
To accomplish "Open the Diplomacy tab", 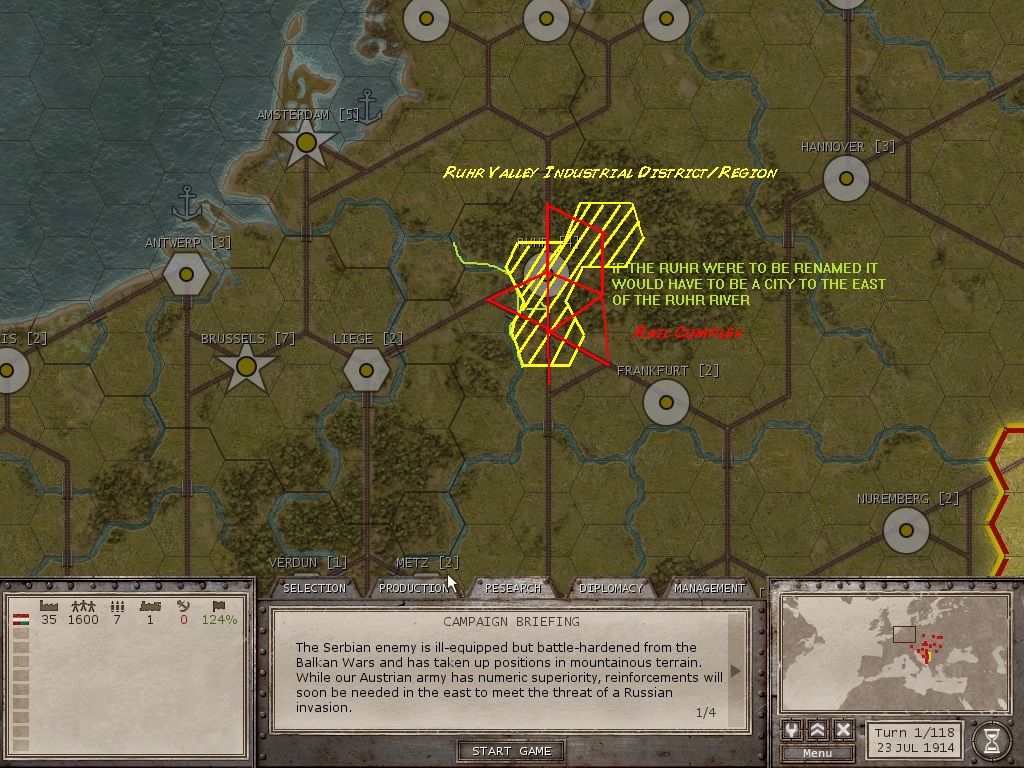I will point(611,588).
